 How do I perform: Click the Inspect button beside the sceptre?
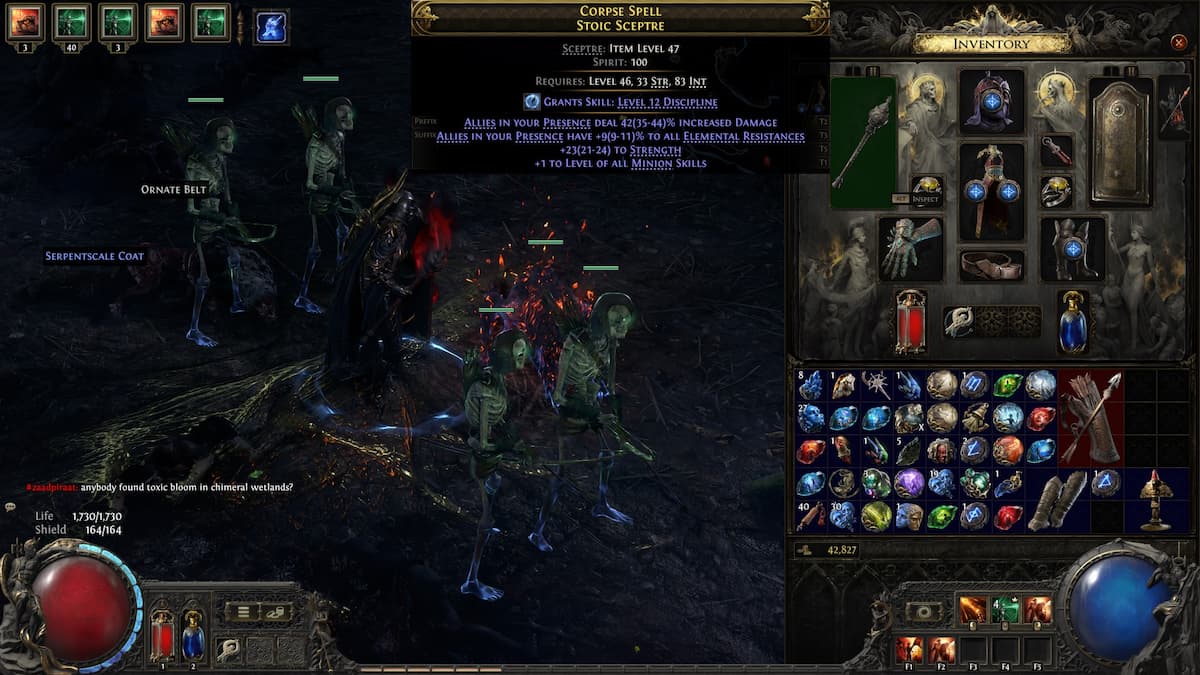[927, 199]
